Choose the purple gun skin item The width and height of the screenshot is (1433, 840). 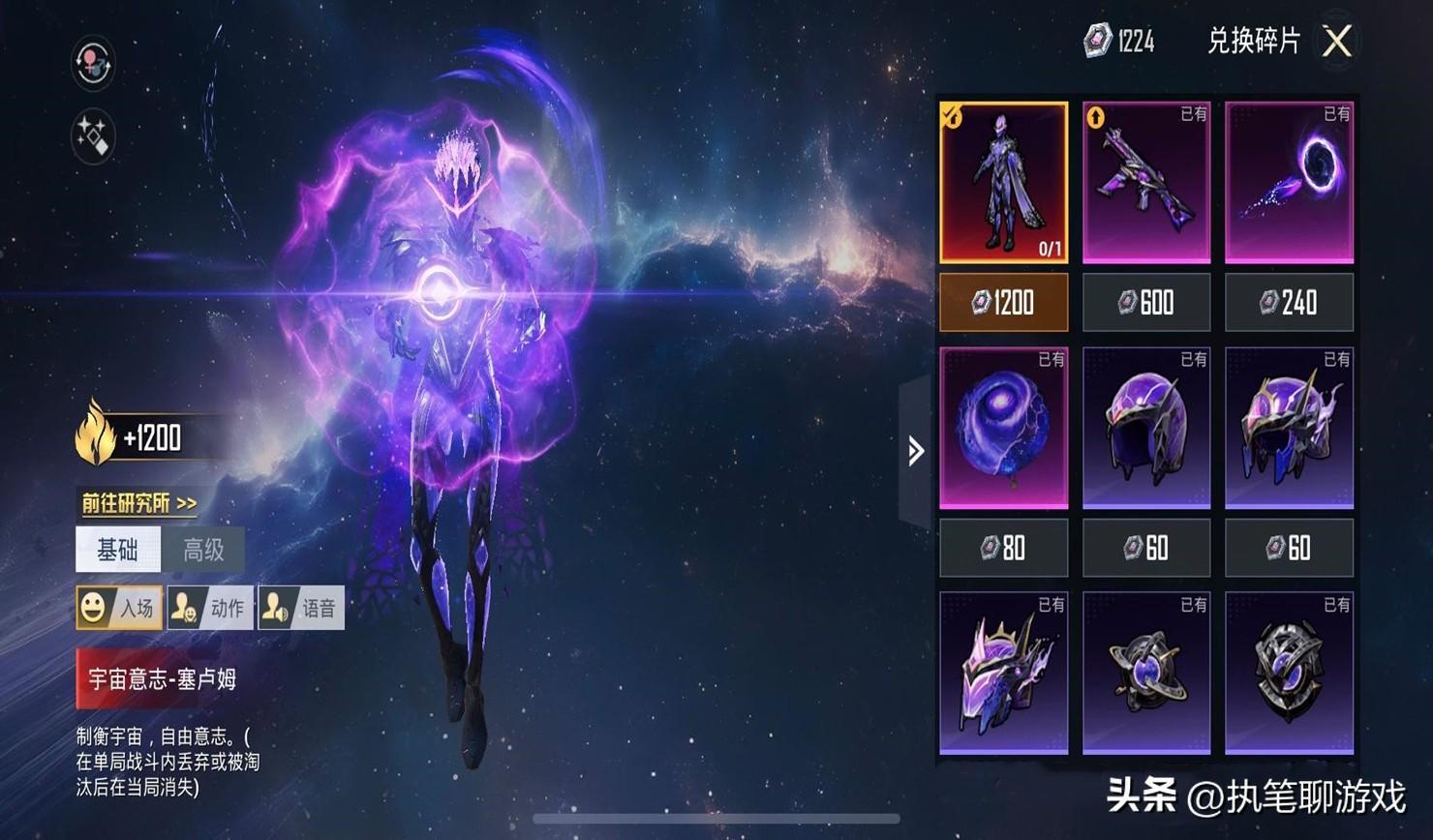[1146, 182]
